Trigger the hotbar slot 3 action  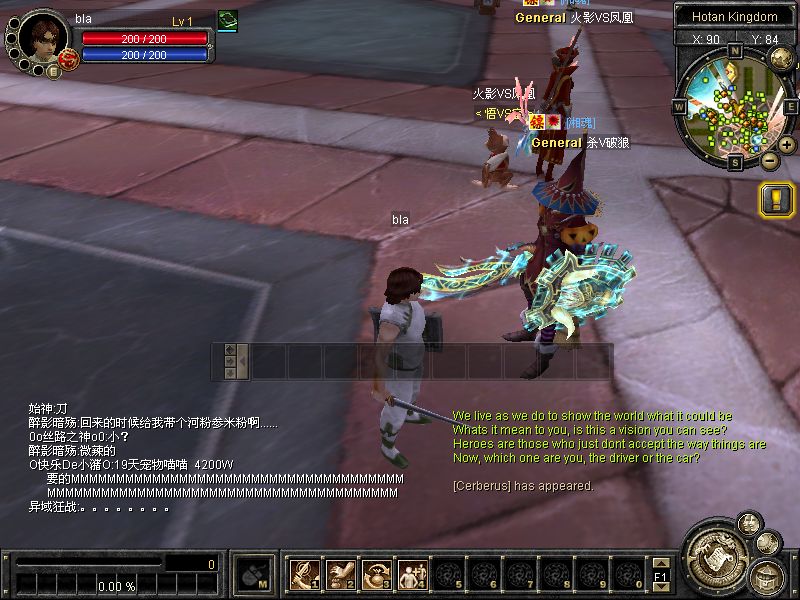376,574
